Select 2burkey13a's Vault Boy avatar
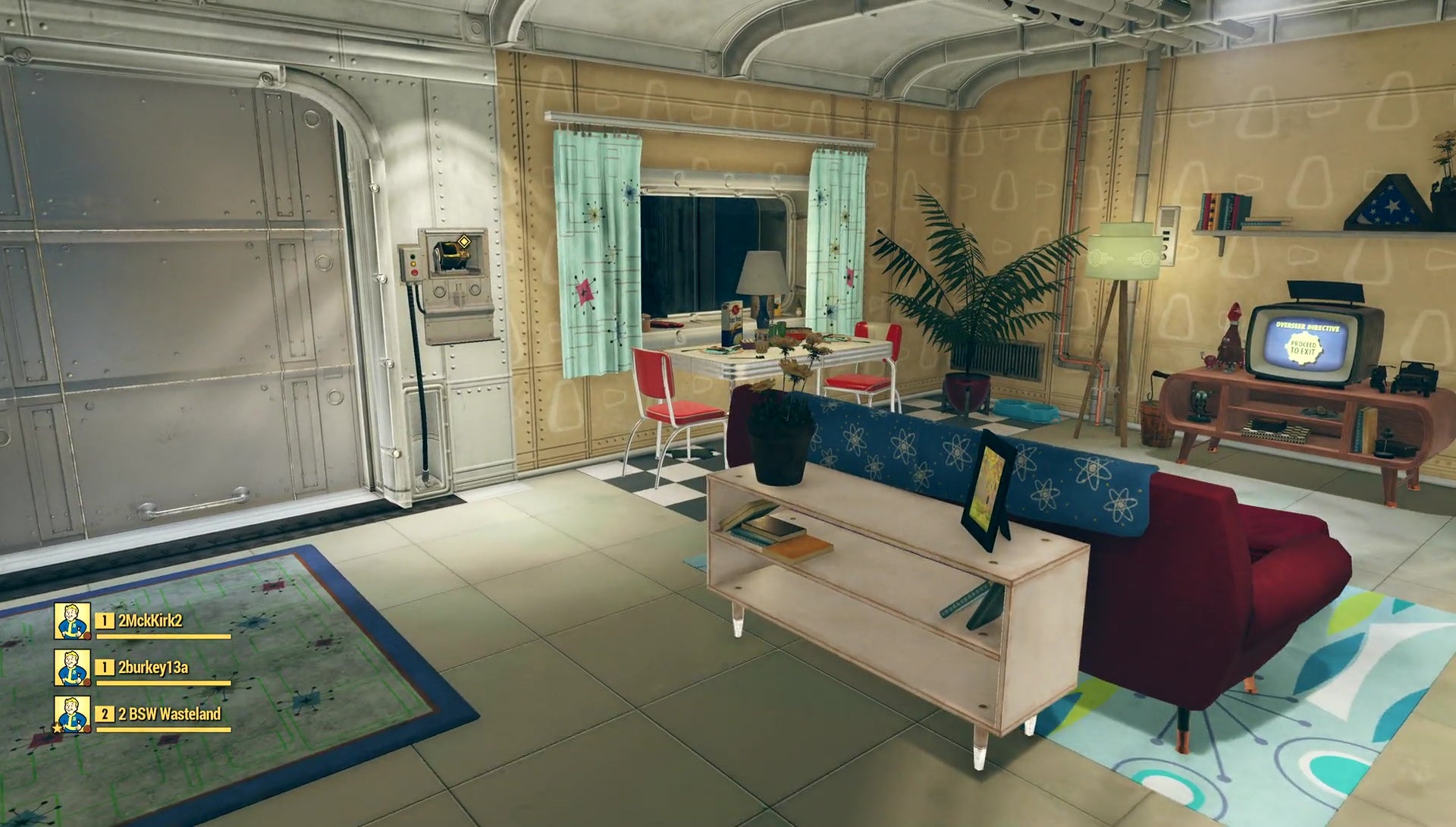This screenshot has width=1456, height=827. click(x=72, y=668)
